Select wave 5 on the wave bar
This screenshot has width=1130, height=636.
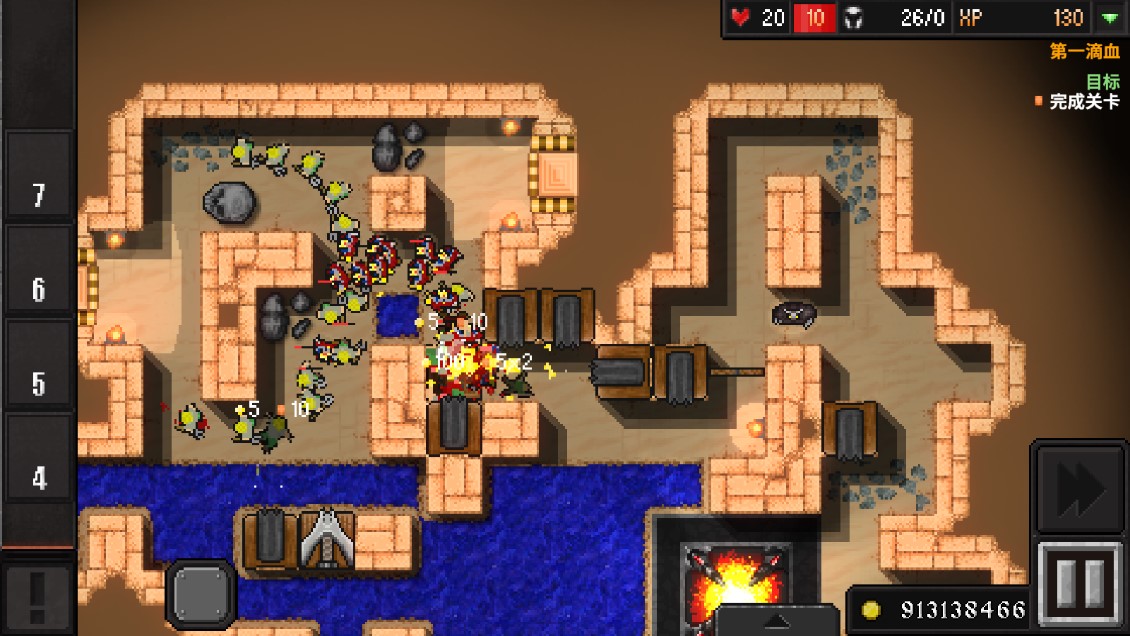tap(39, 384)
